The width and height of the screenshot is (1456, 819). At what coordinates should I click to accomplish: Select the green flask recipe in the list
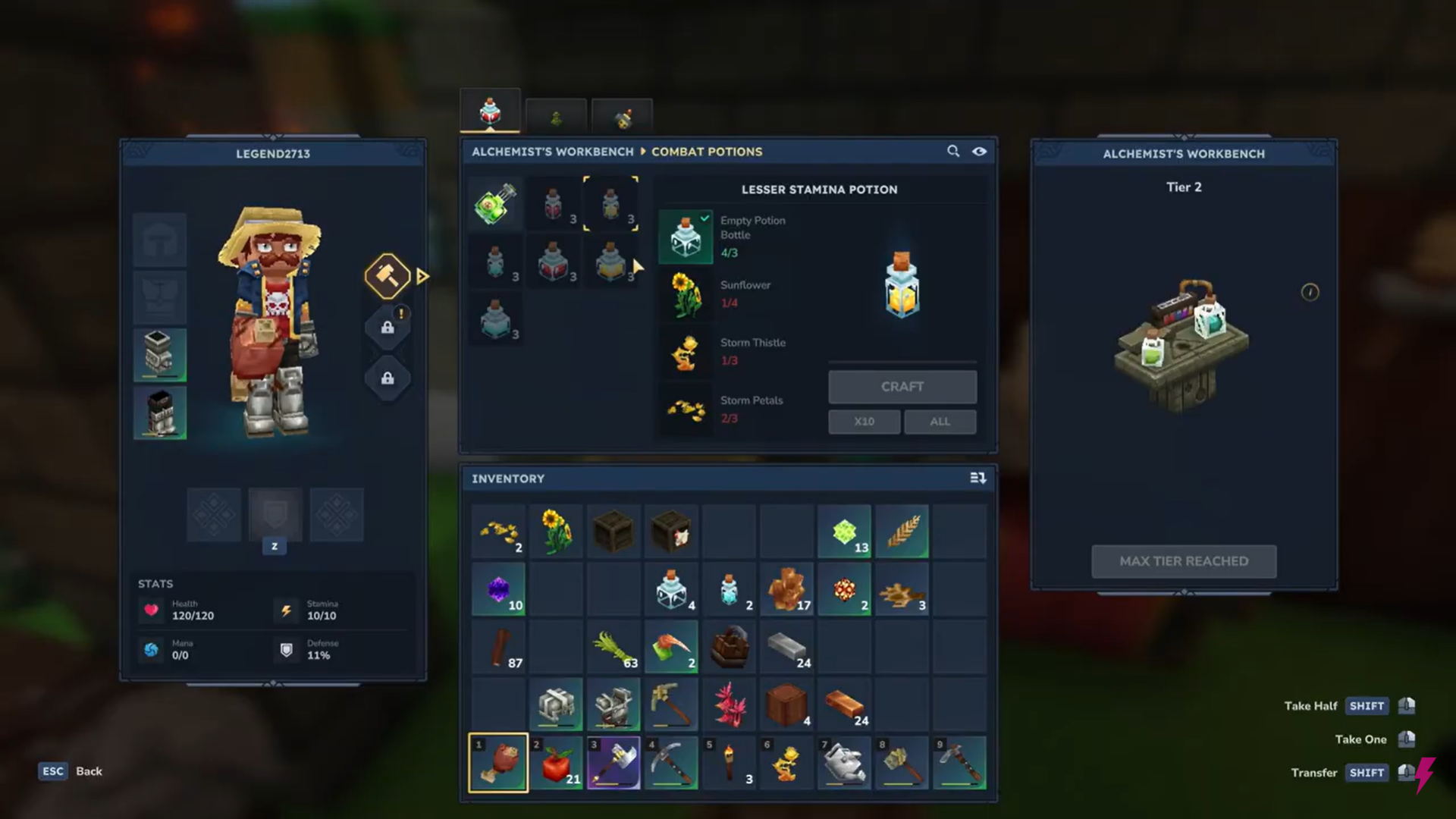494,203
